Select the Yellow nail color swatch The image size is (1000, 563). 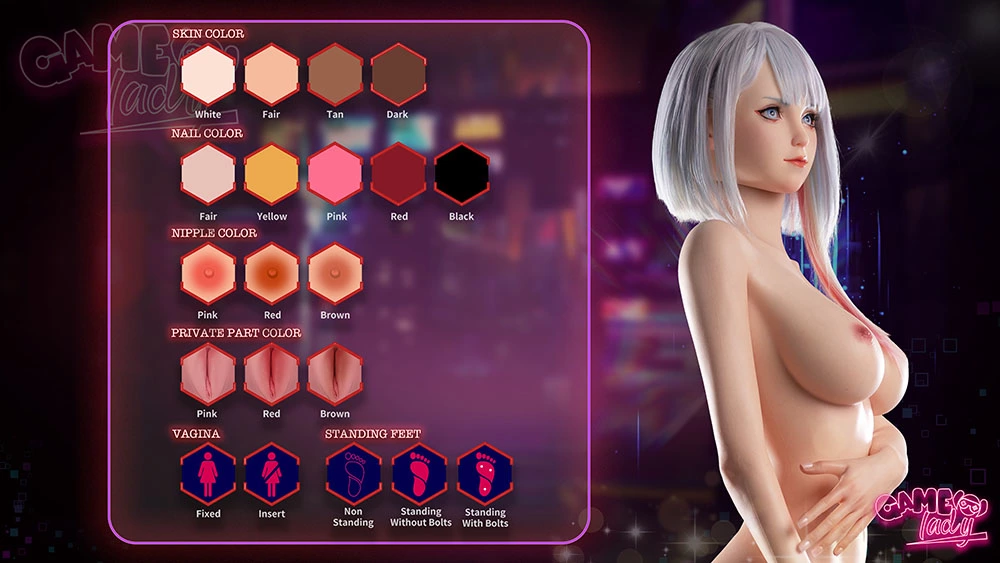pos(272,174)
